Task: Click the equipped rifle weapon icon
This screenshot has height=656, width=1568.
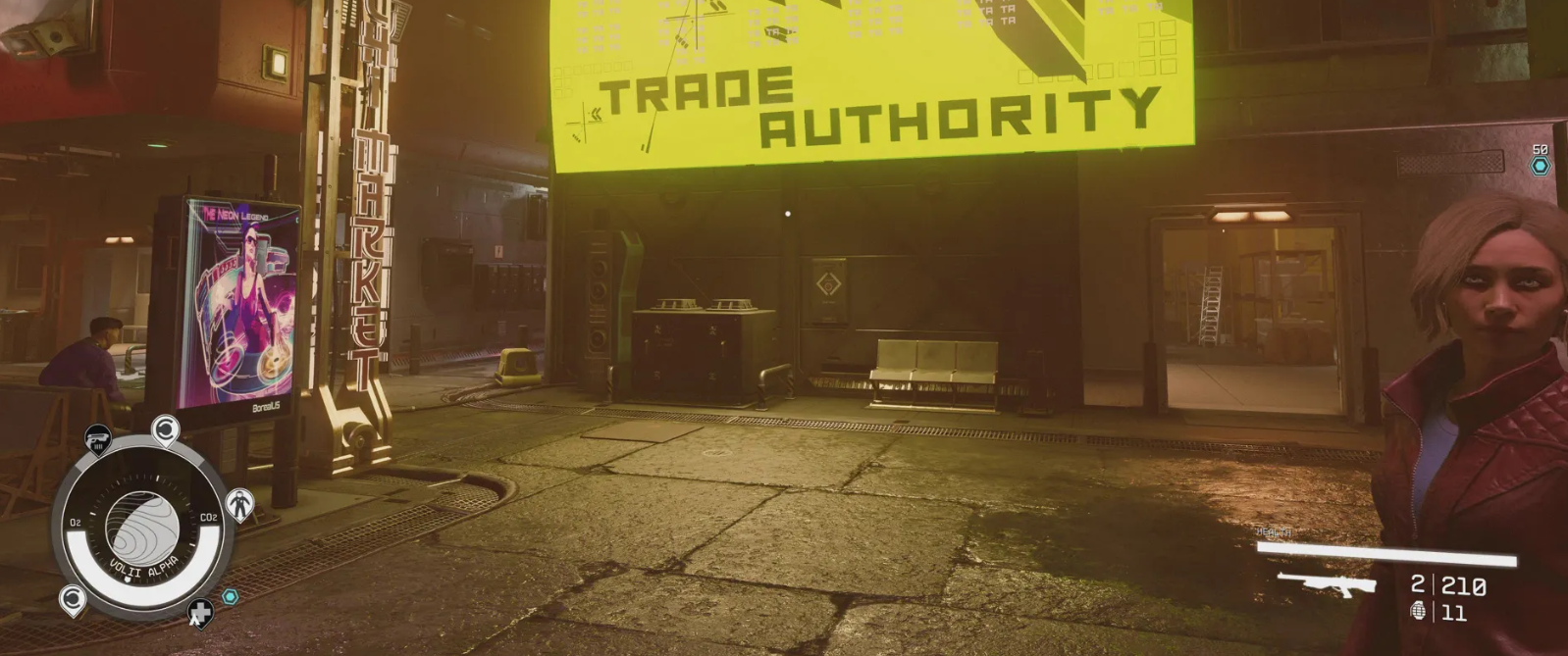Action: click(x=1325, y=584)
